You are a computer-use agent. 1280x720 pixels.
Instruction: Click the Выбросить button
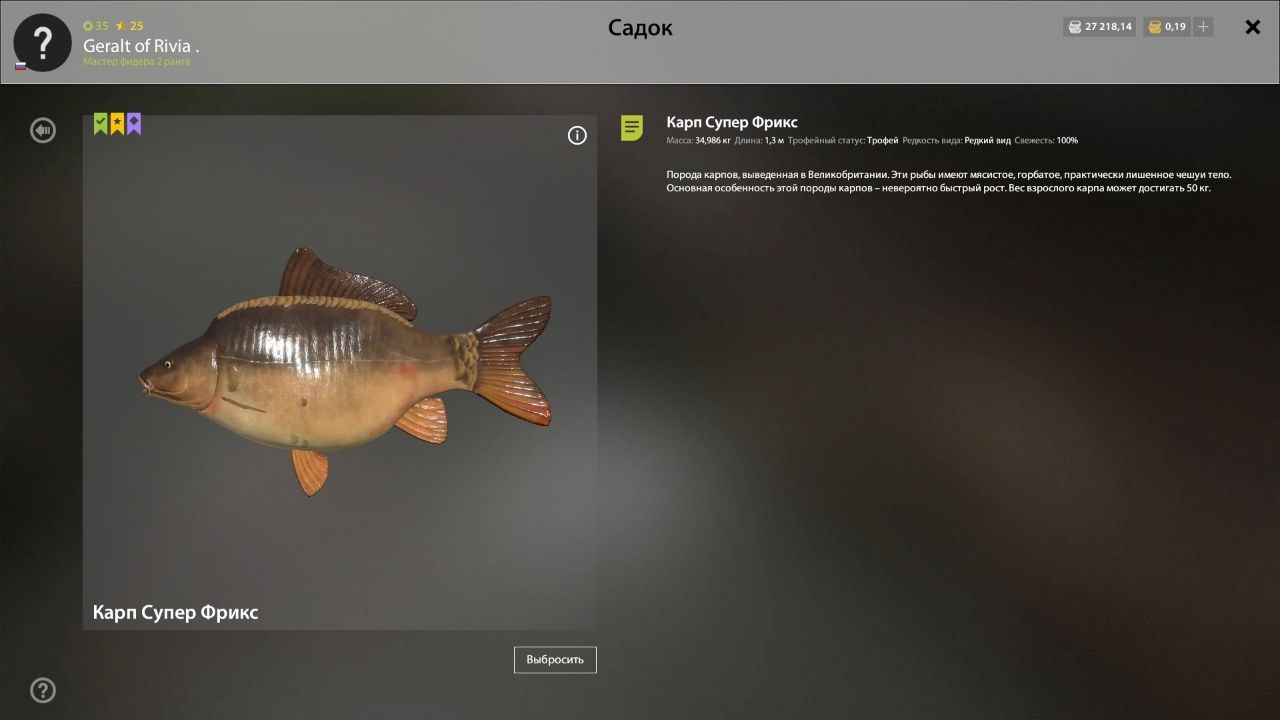coord(555,660)
